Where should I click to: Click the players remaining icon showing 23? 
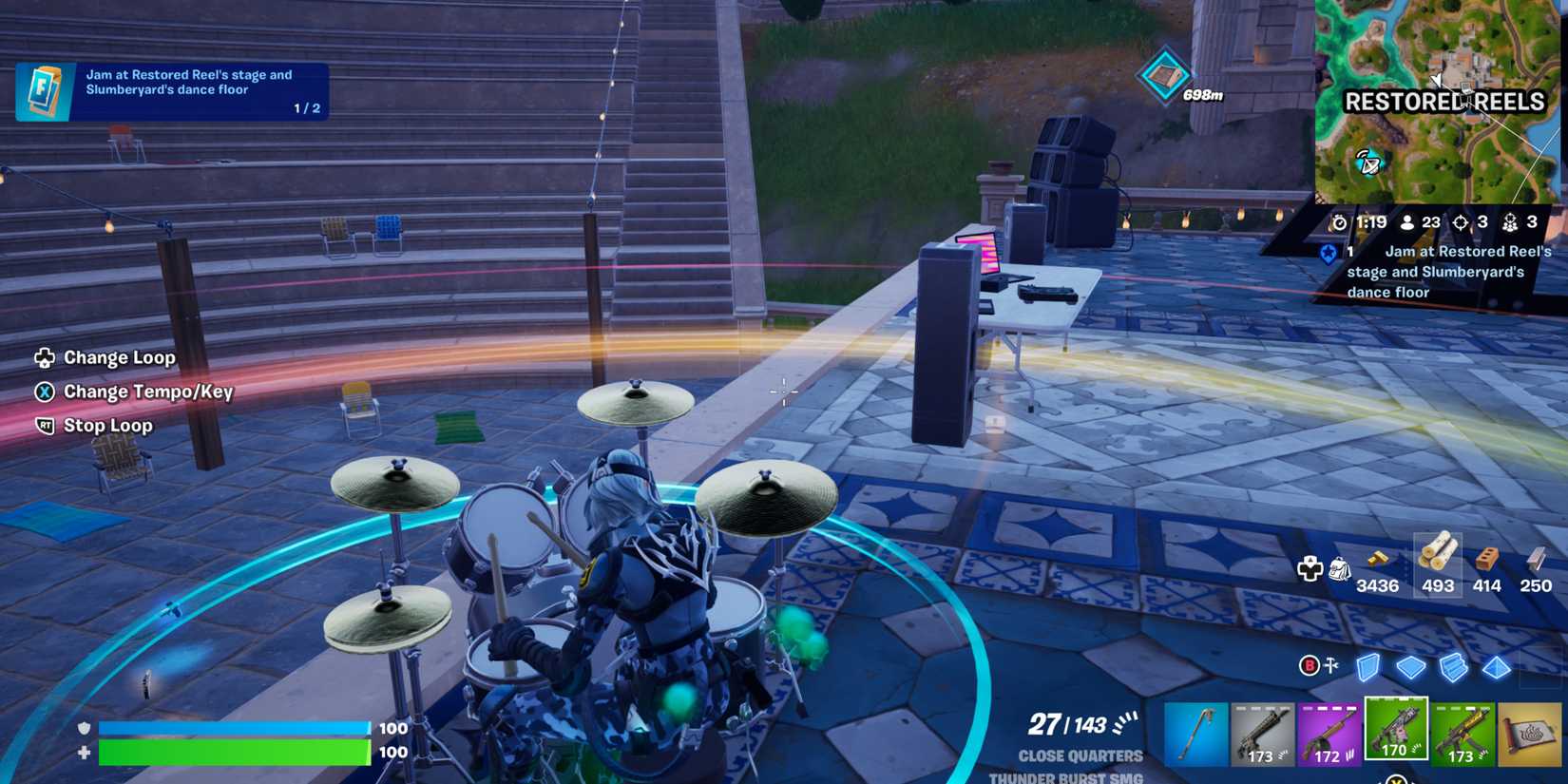[x=1405, y=221]
